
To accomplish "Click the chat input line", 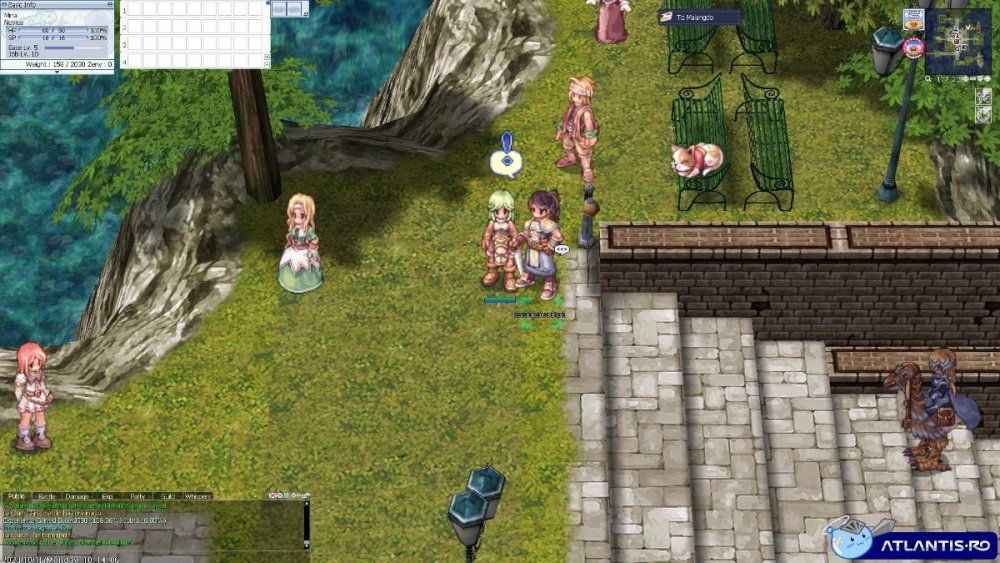I will [x=150, y=554].
